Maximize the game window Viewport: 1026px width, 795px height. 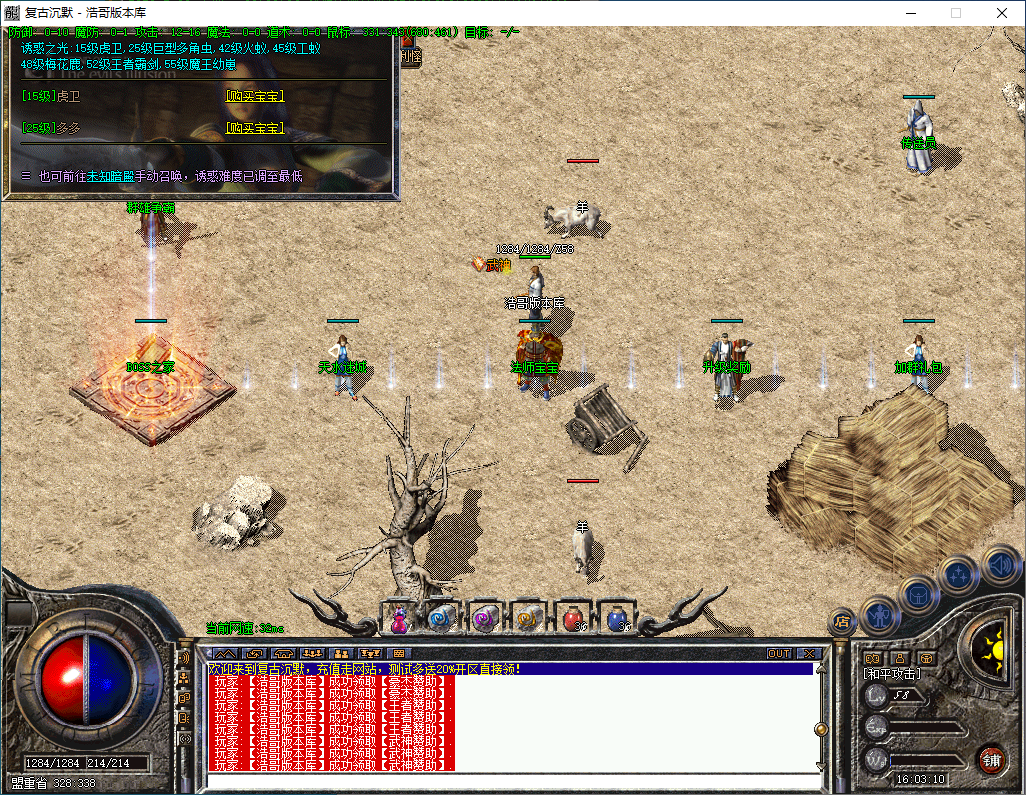[955, 13]
